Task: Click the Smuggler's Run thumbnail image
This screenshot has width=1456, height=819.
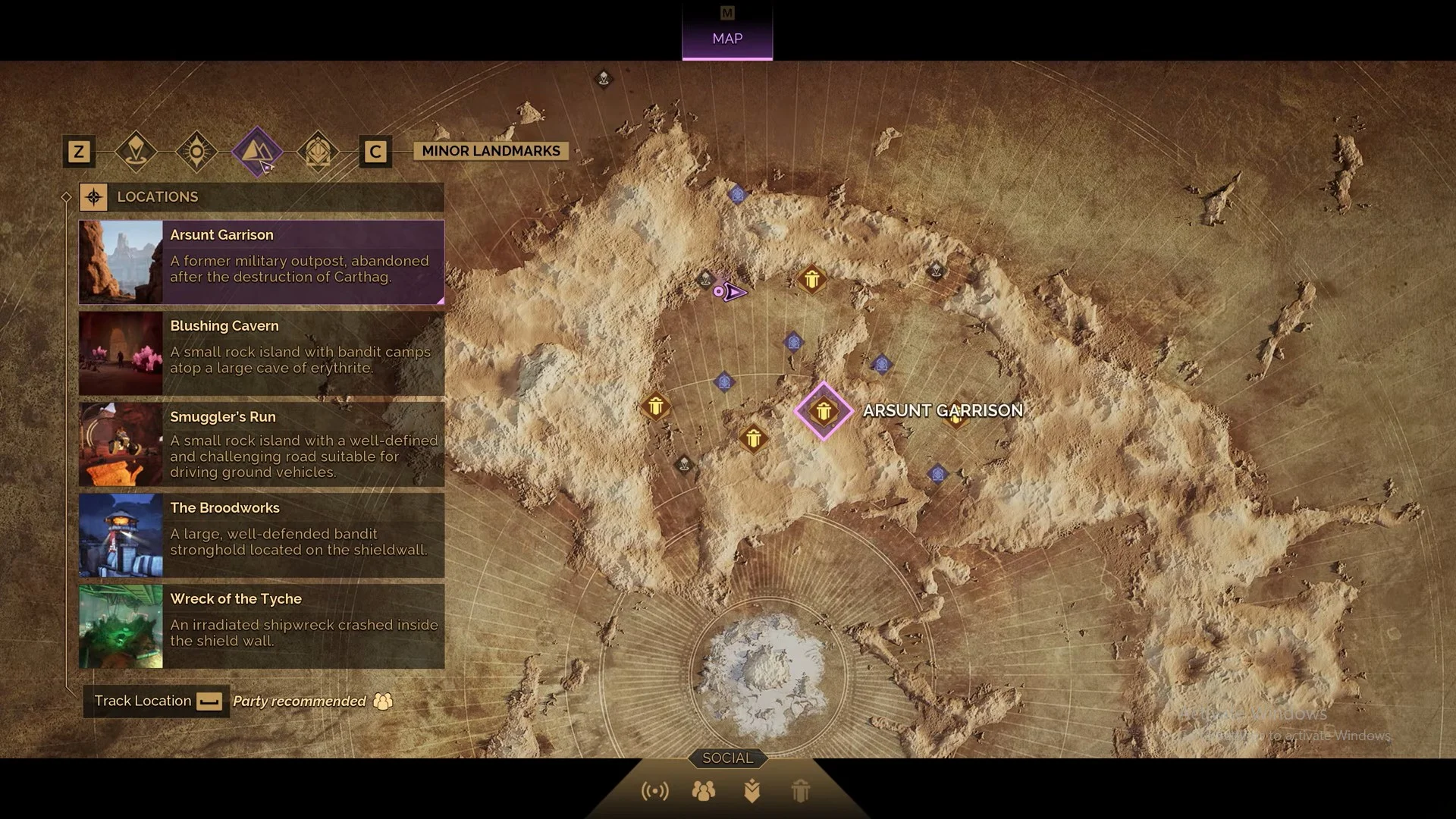Action: pyautogui.click(x=121, y=444)
